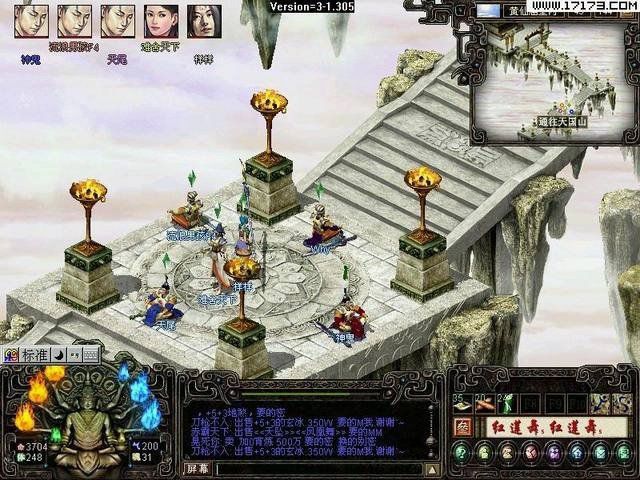Open the help question-mark orb button
The height and width of the screenshot is (480, 640).
[x=462, y=452]
